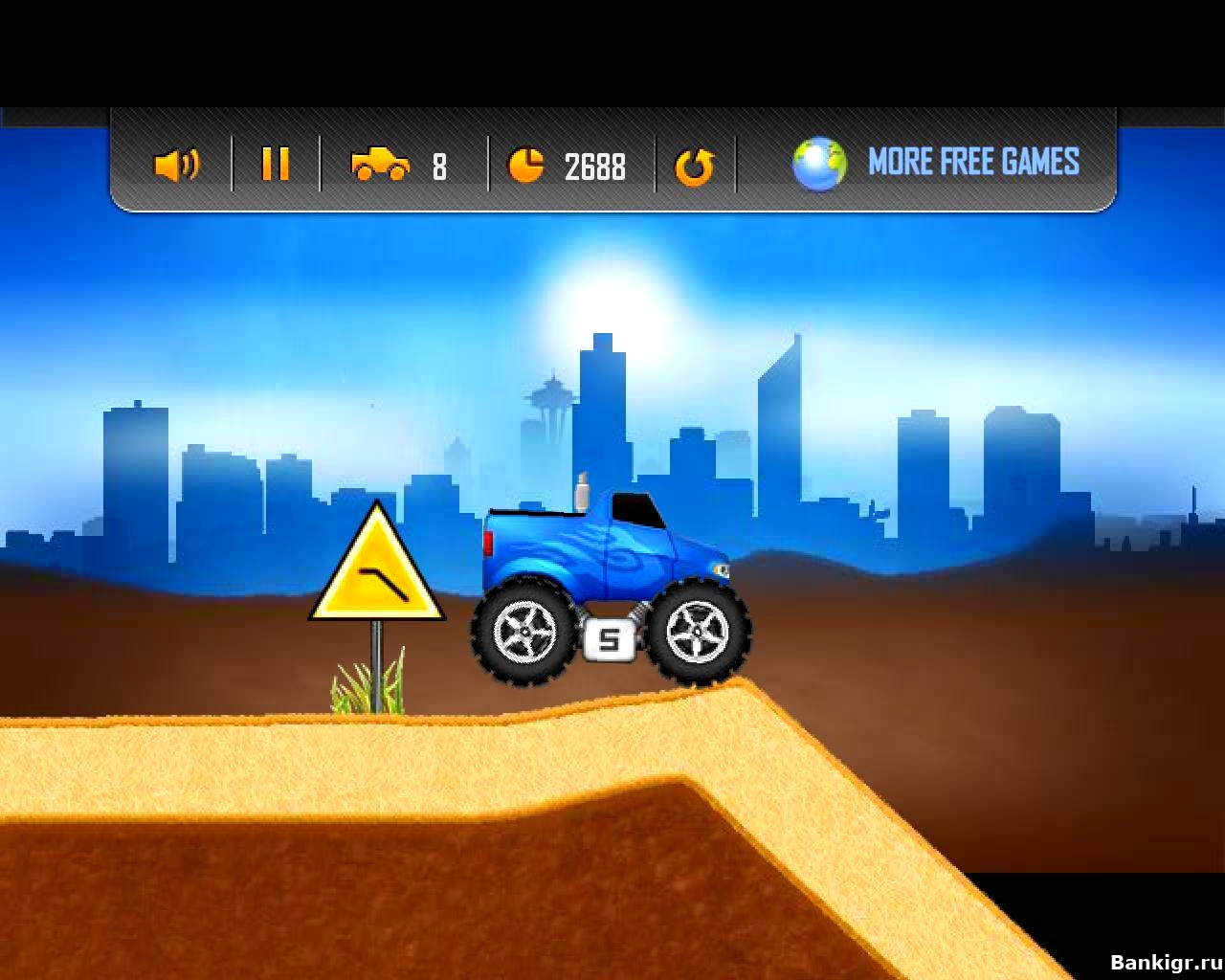Restart the level with the circular arrow
The image size is (1225, 980).
[694, 167]
